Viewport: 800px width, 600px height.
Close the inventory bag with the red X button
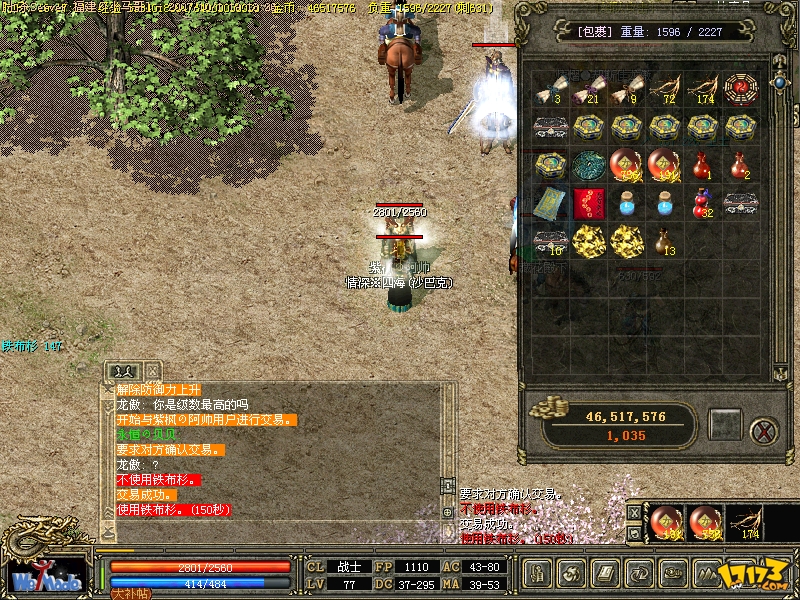[x=764, y=430]
